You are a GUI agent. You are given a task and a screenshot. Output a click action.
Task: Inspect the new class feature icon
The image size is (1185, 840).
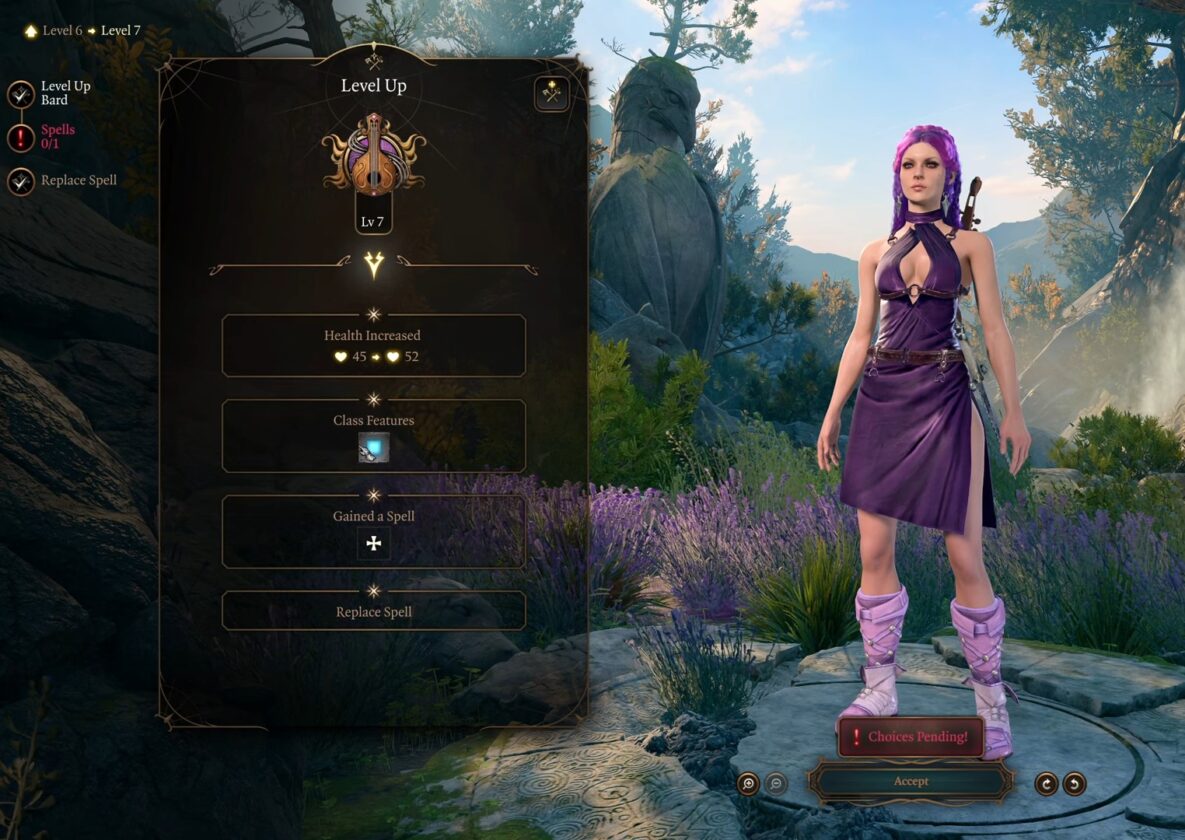click(x=374, y=447)
